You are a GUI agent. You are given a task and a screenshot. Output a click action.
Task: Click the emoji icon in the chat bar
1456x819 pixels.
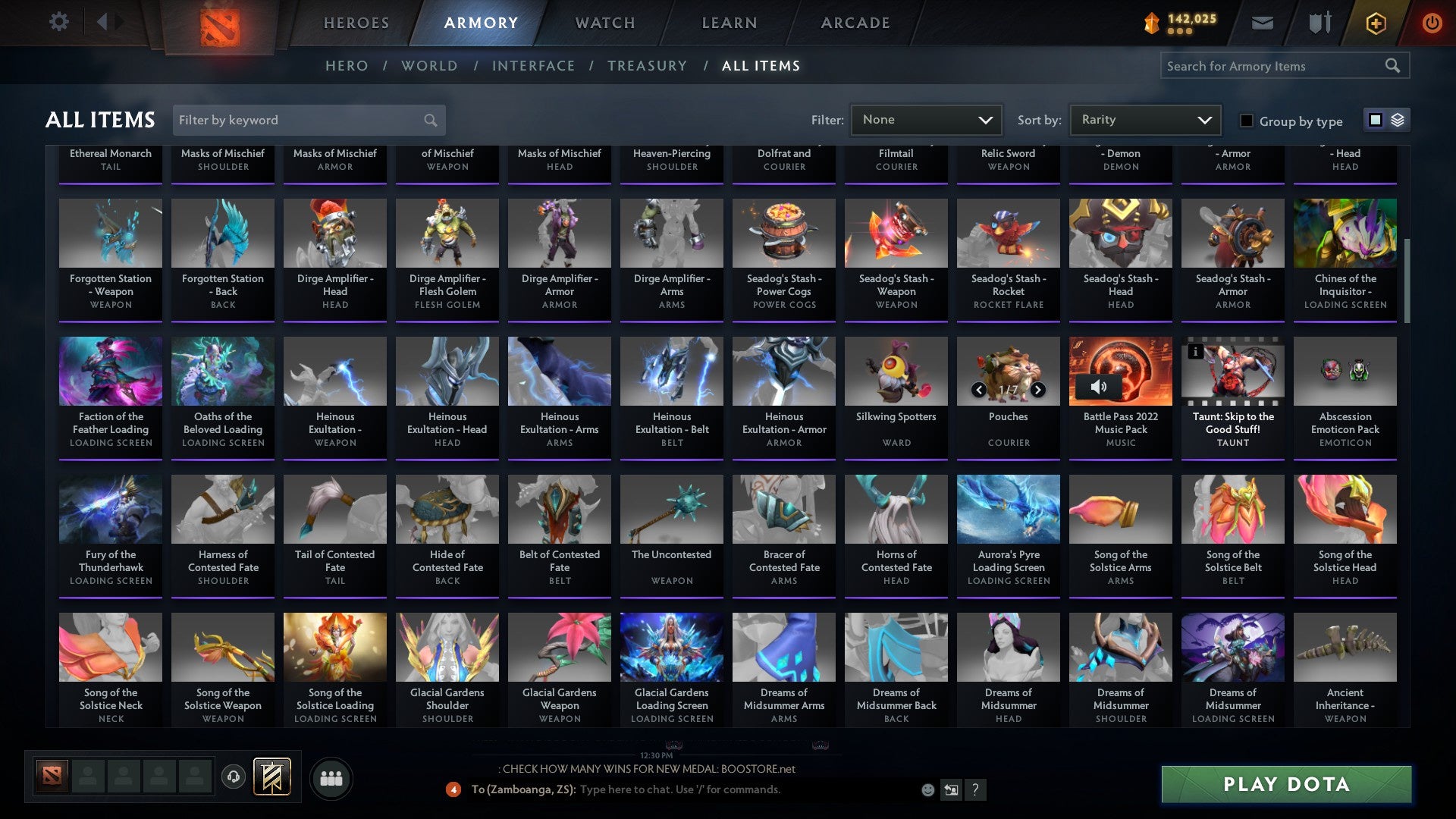coord(927,789)
